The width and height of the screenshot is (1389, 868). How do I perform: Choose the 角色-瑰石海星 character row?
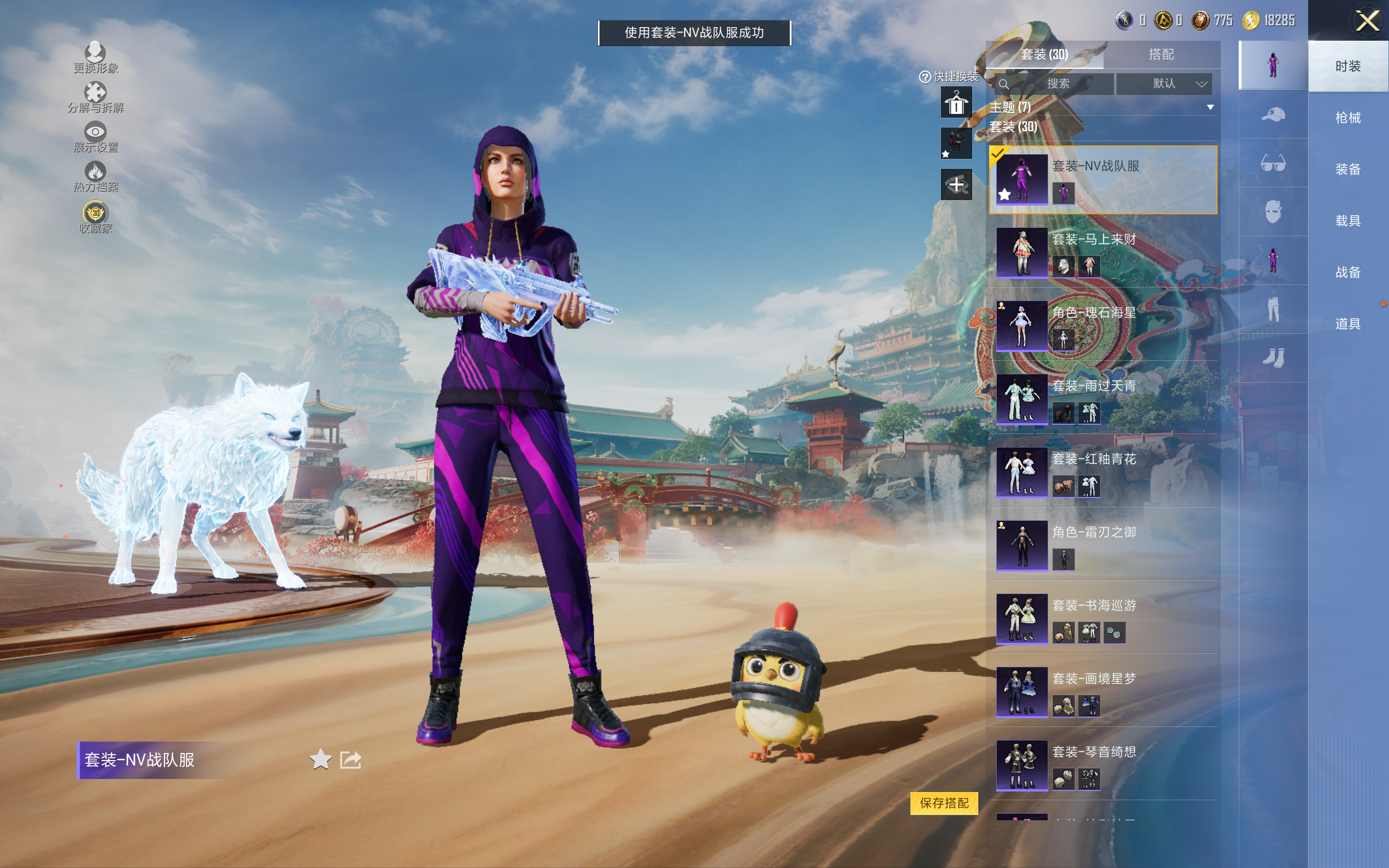click(1102, 325)
